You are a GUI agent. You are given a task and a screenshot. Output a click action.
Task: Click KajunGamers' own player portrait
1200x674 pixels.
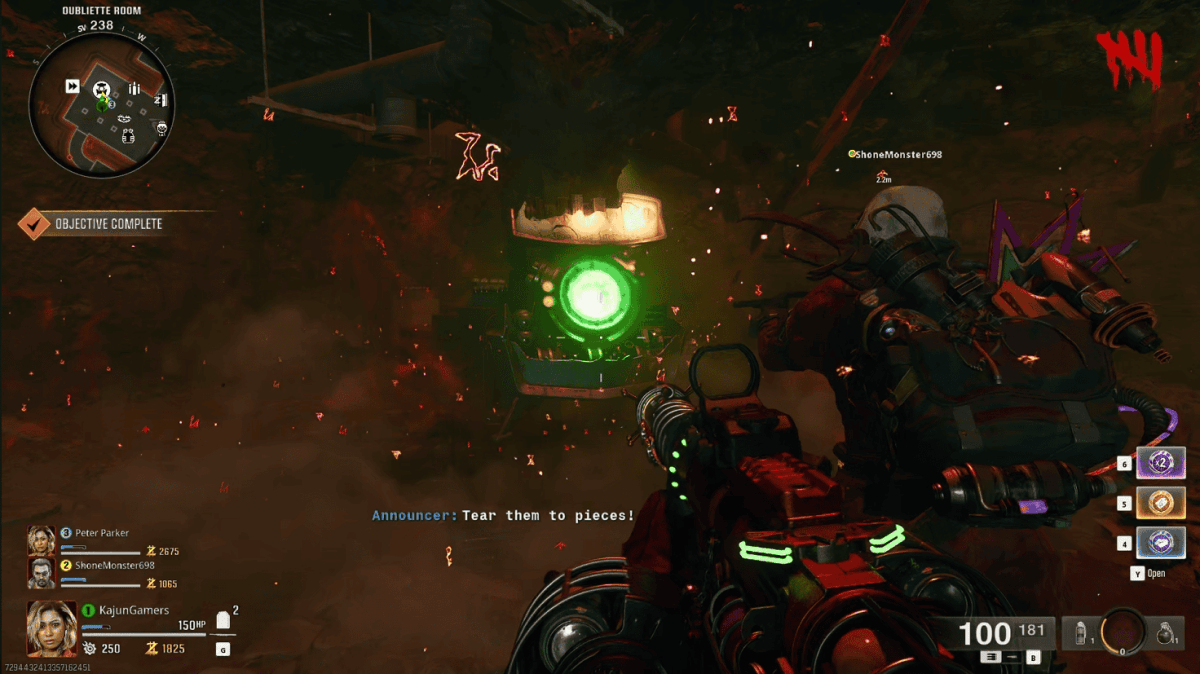[52, 627]
